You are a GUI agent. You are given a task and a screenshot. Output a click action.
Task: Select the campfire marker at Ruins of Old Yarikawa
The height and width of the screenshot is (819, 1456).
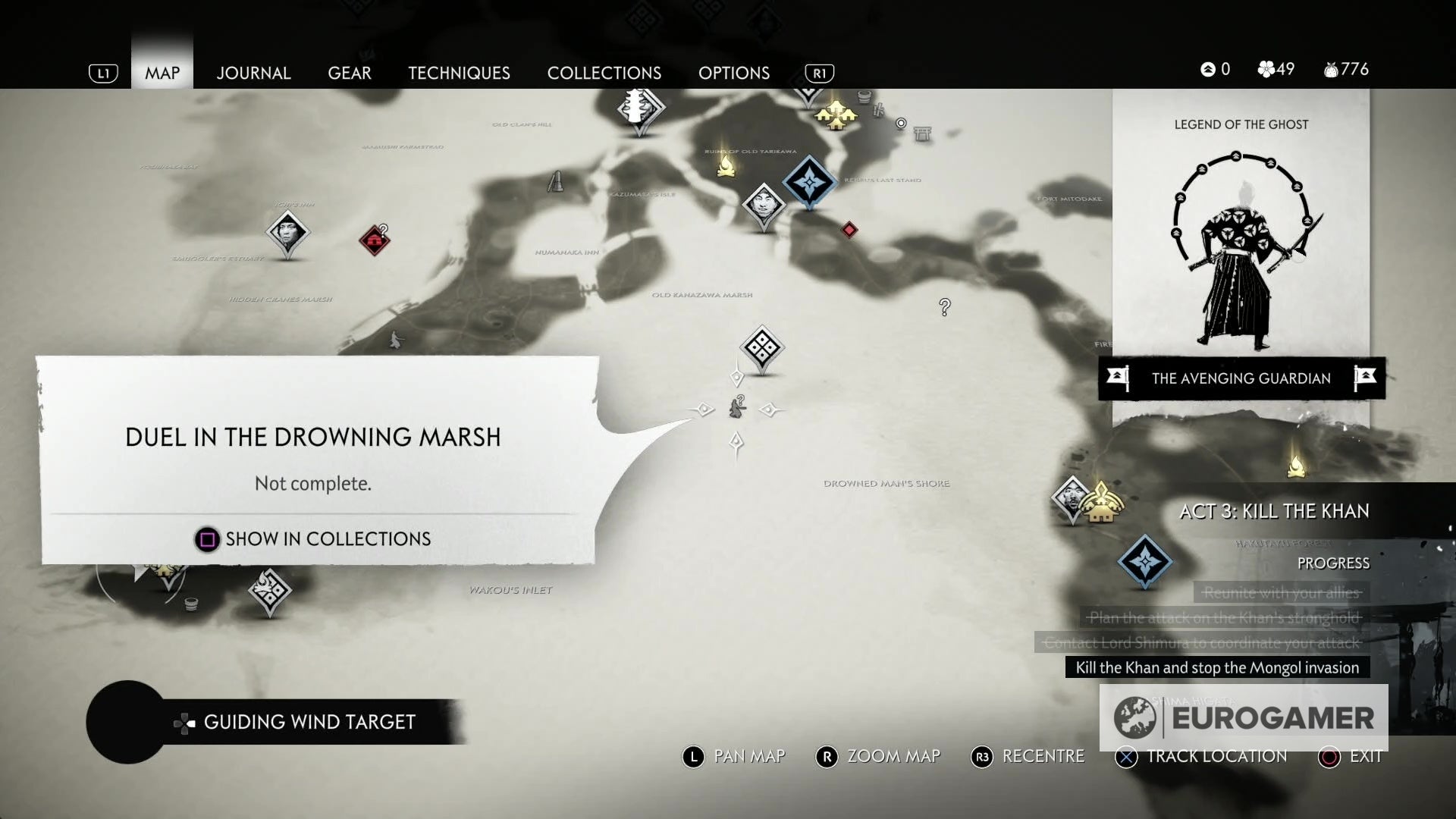pyautogui.click(x=726, y=165)
